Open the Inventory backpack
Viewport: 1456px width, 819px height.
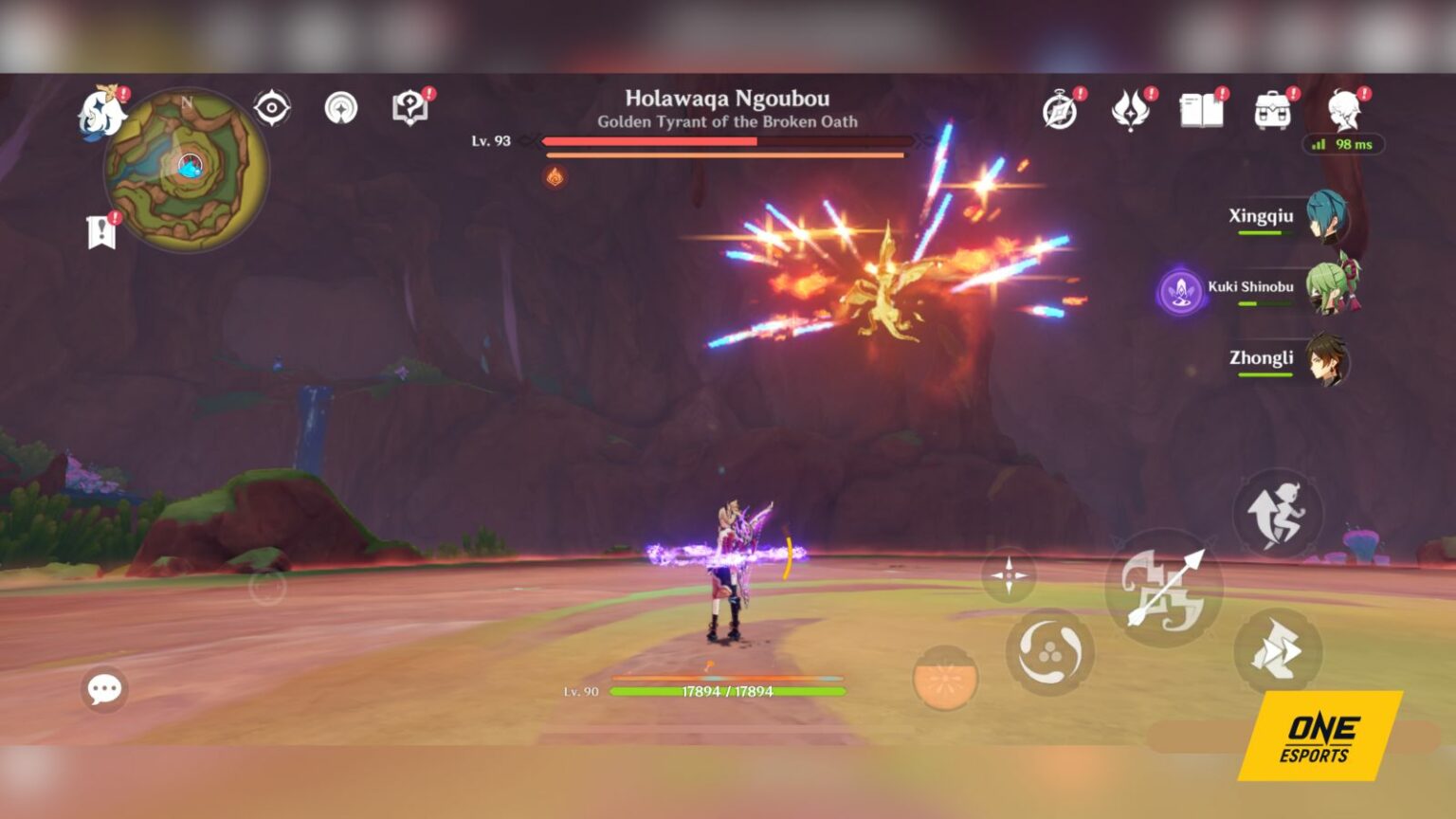pos(1272,109)
